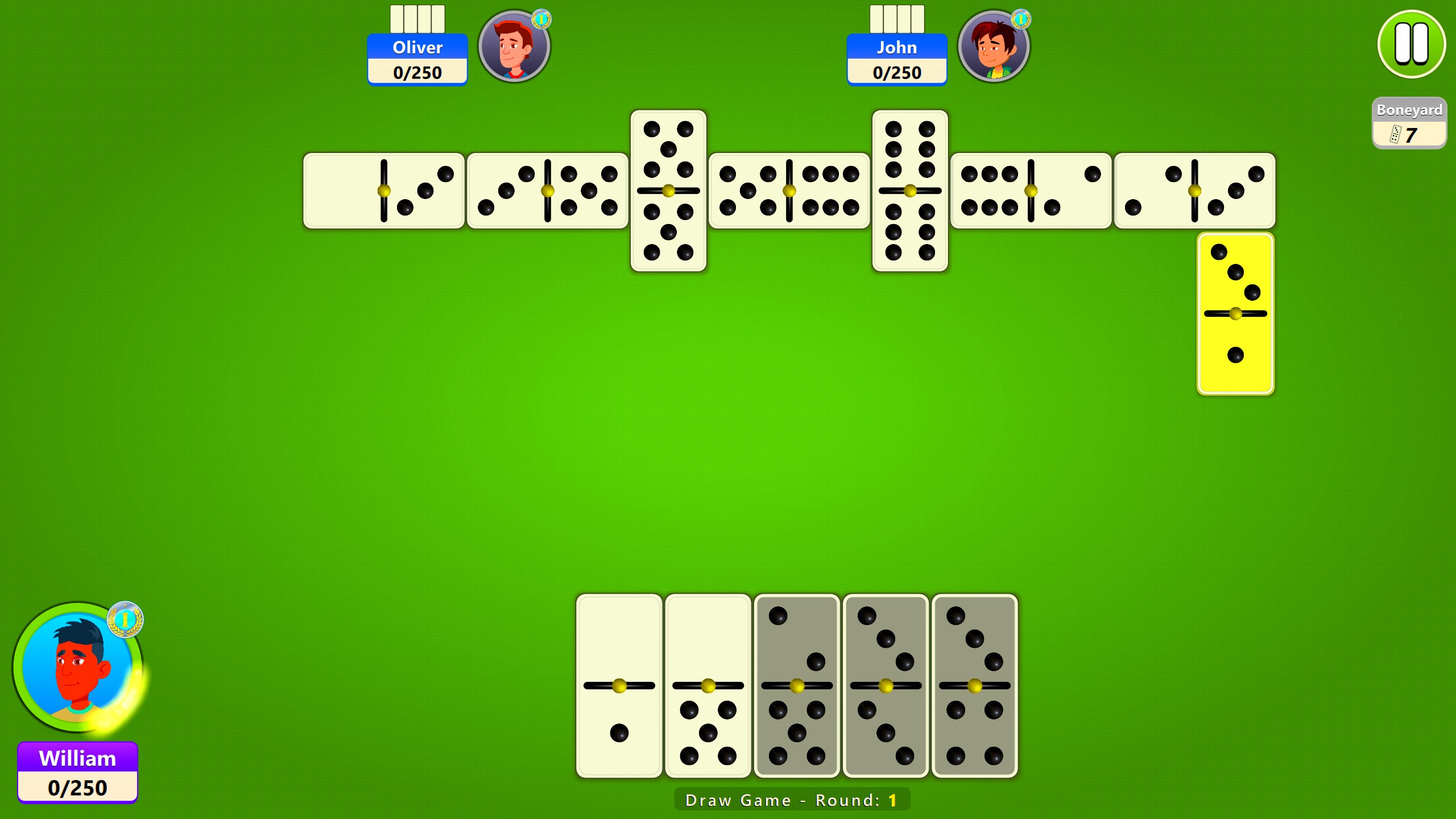Click John's avatar portrait

[994, 48]
